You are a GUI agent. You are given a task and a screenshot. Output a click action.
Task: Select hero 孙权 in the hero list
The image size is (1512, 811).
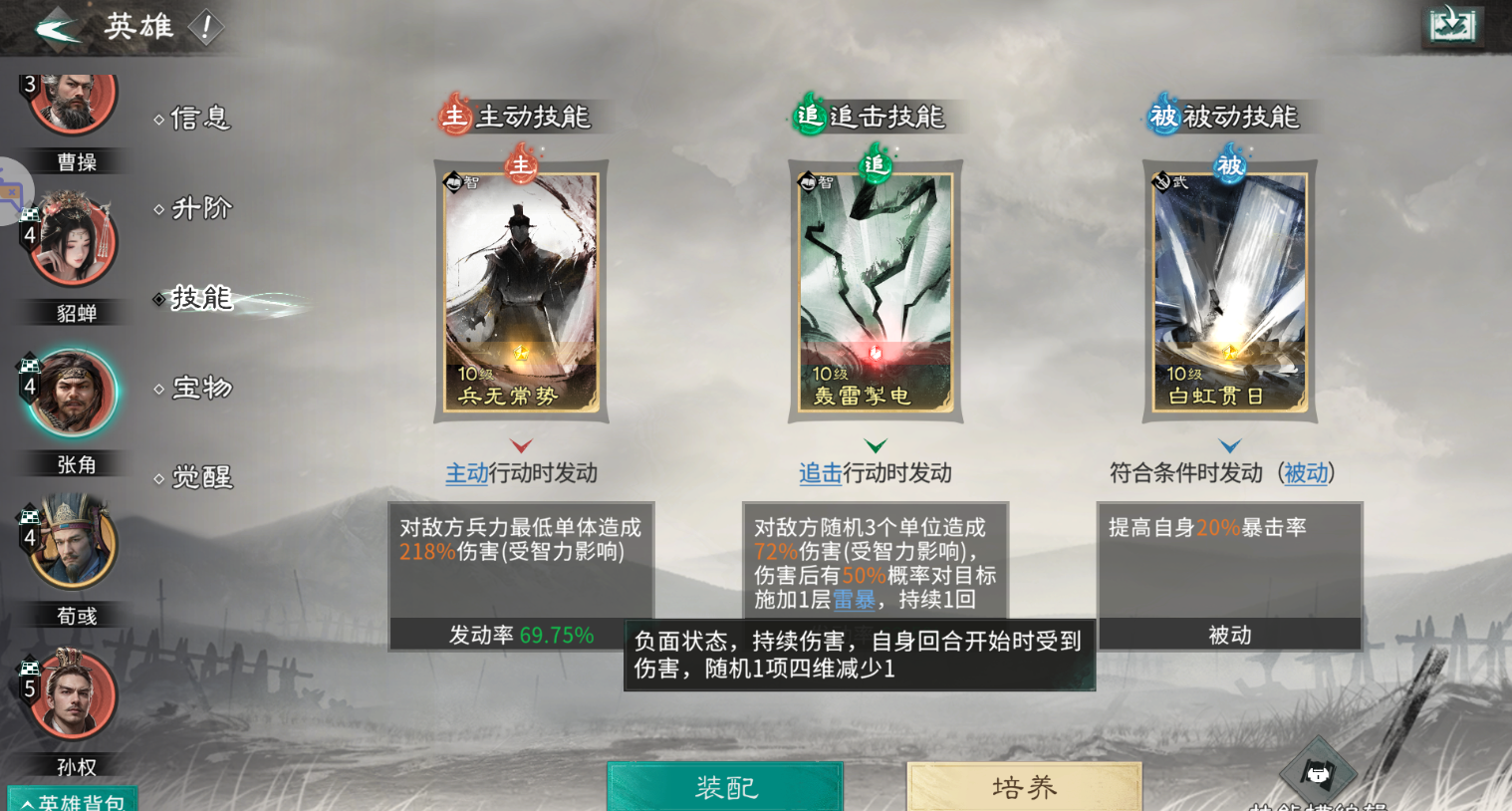(70, 695)
